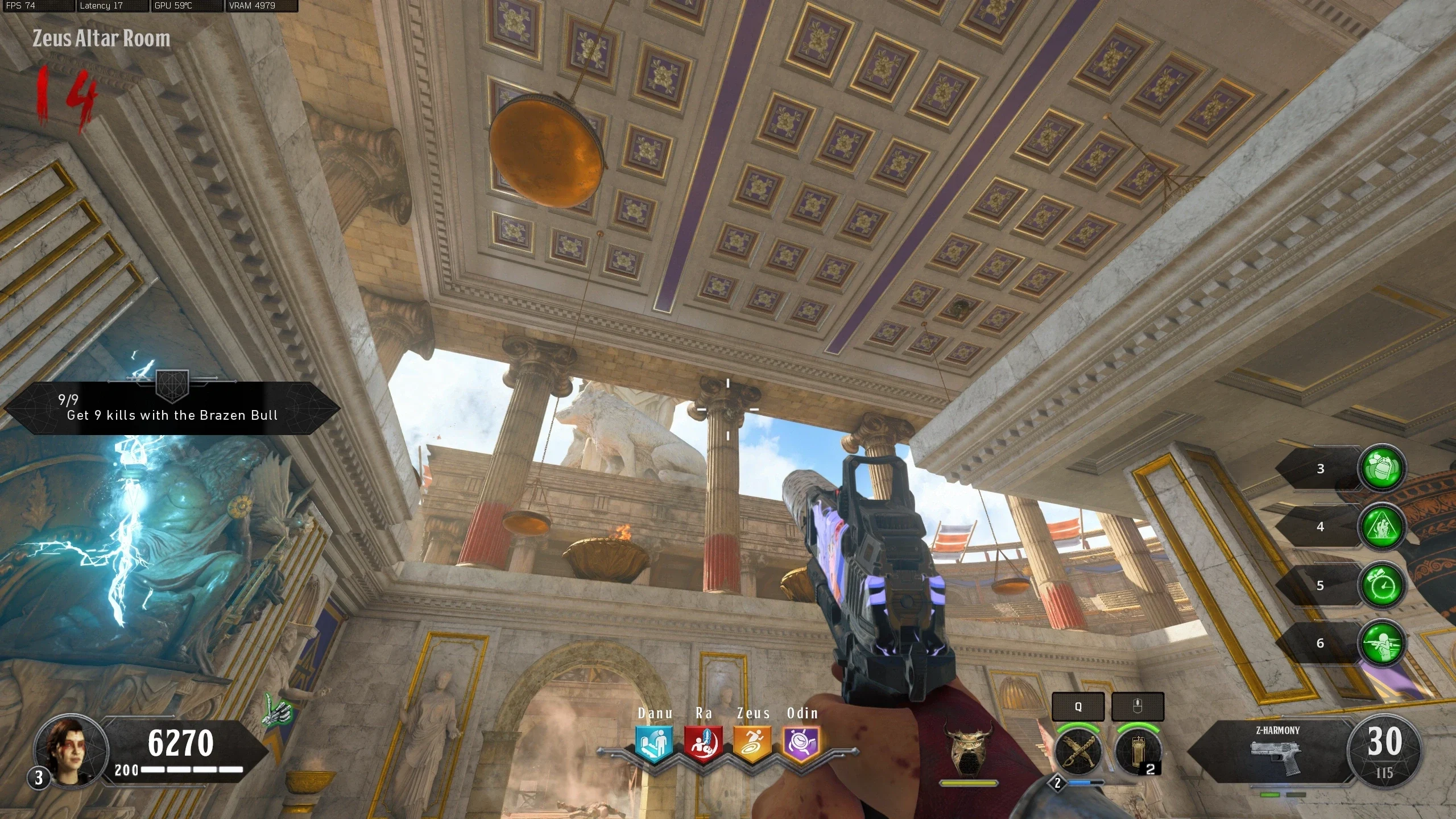
Task: Activate the warning-triangle elixir in slot 4
Action: pyautogui.click(x=1381, y=527)
